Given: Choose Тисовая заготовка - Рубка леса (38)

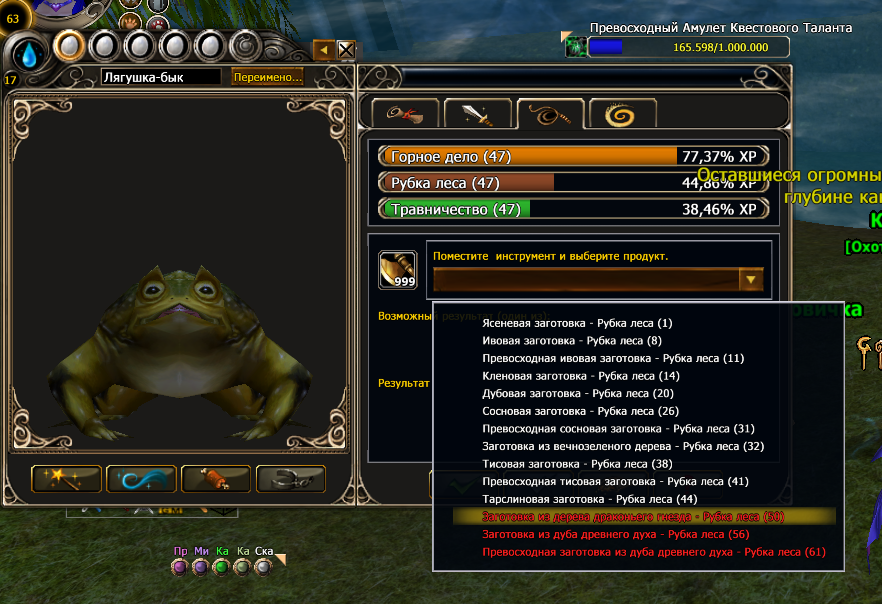Looking at the screenshot, I should coord(577,464).
